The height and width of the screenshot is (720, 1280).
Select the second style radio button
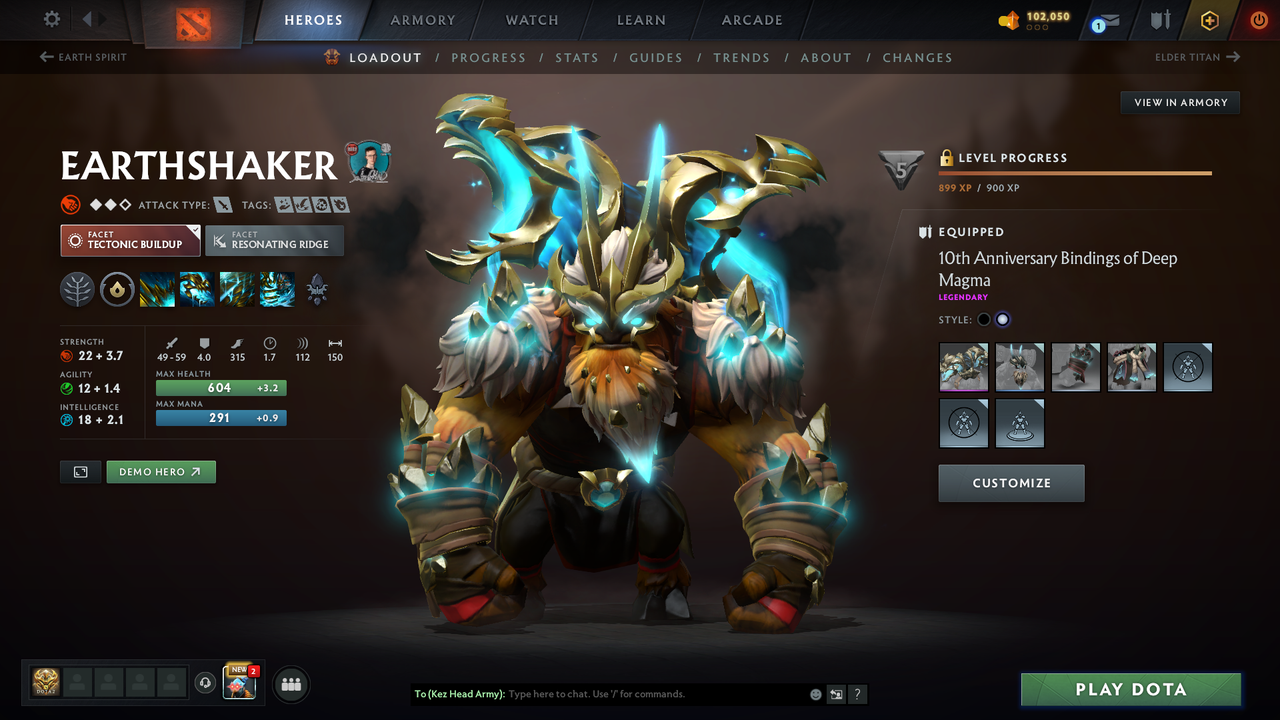(1003, 319)
